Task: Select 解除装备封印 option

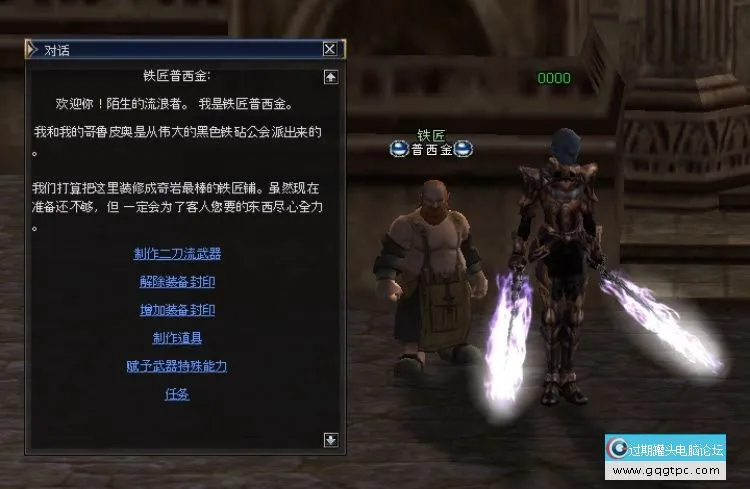Action: (x=177, y=282)
